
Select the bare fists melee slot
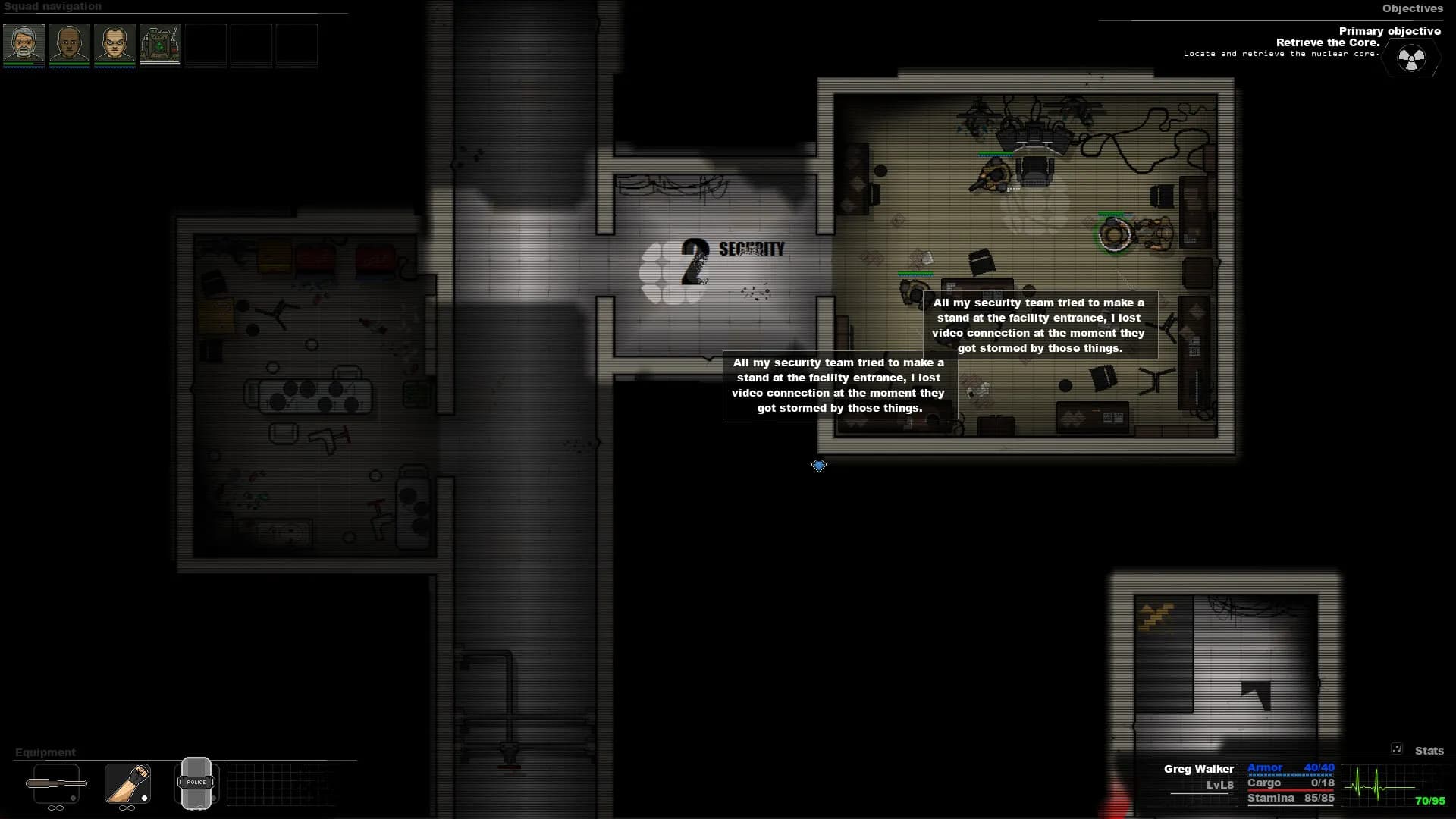tap(127, 785)
